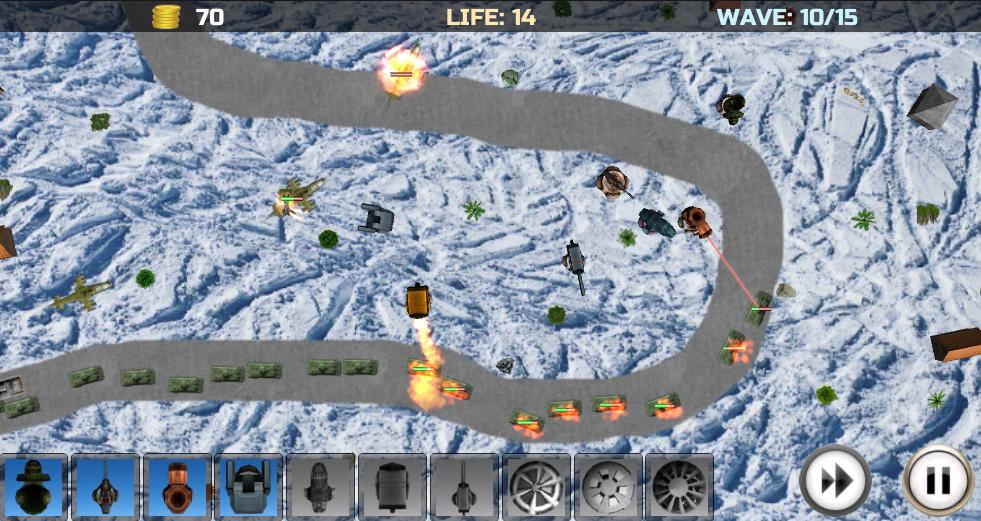The width and height of the screenshot is (981, 521).
Task: Select the locked many-bladed turbine slot
Action: [x=679, y=487]
